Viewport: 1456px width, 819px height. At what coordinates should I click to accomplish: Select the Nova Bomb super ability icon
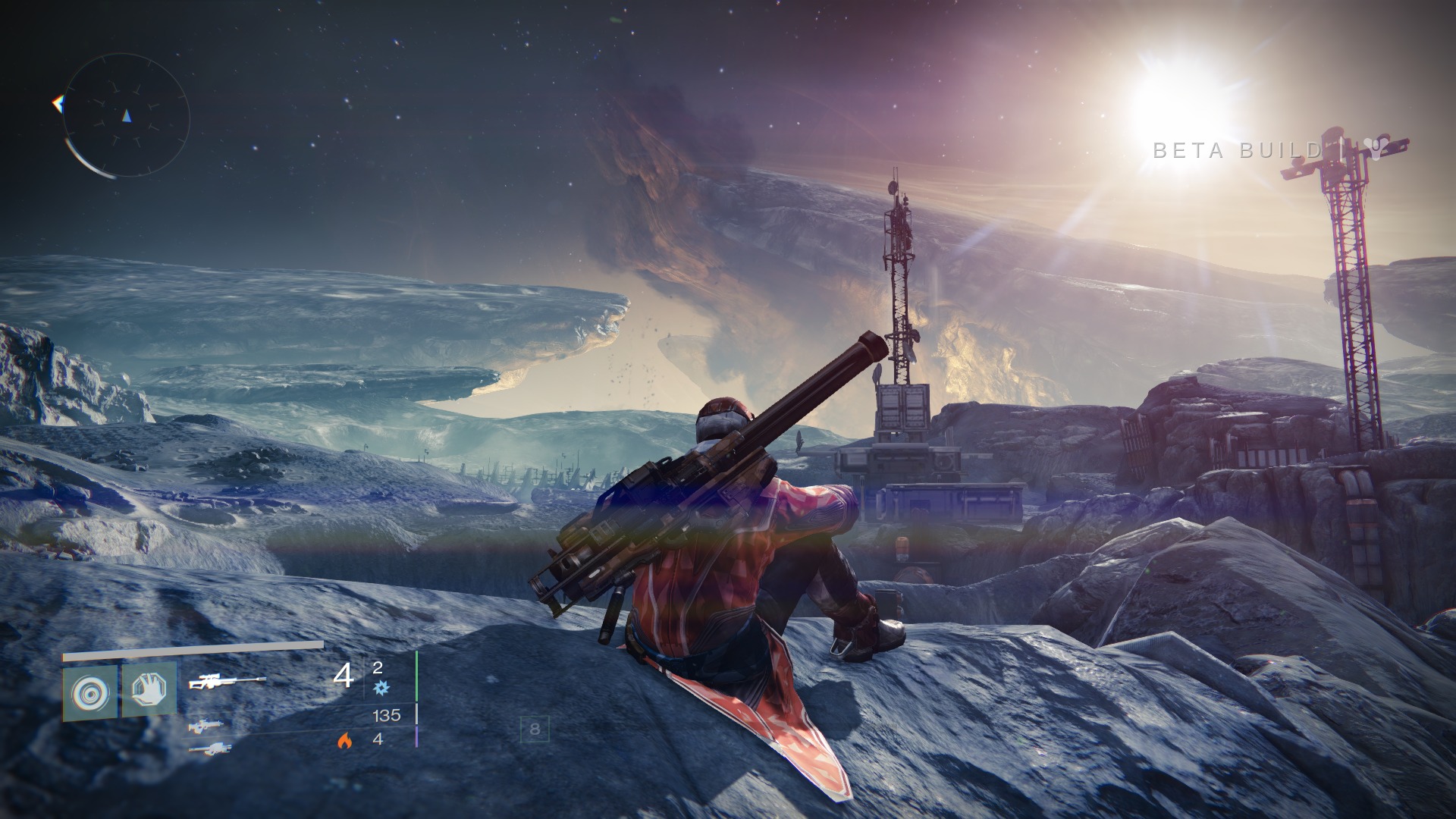[89, 692]
